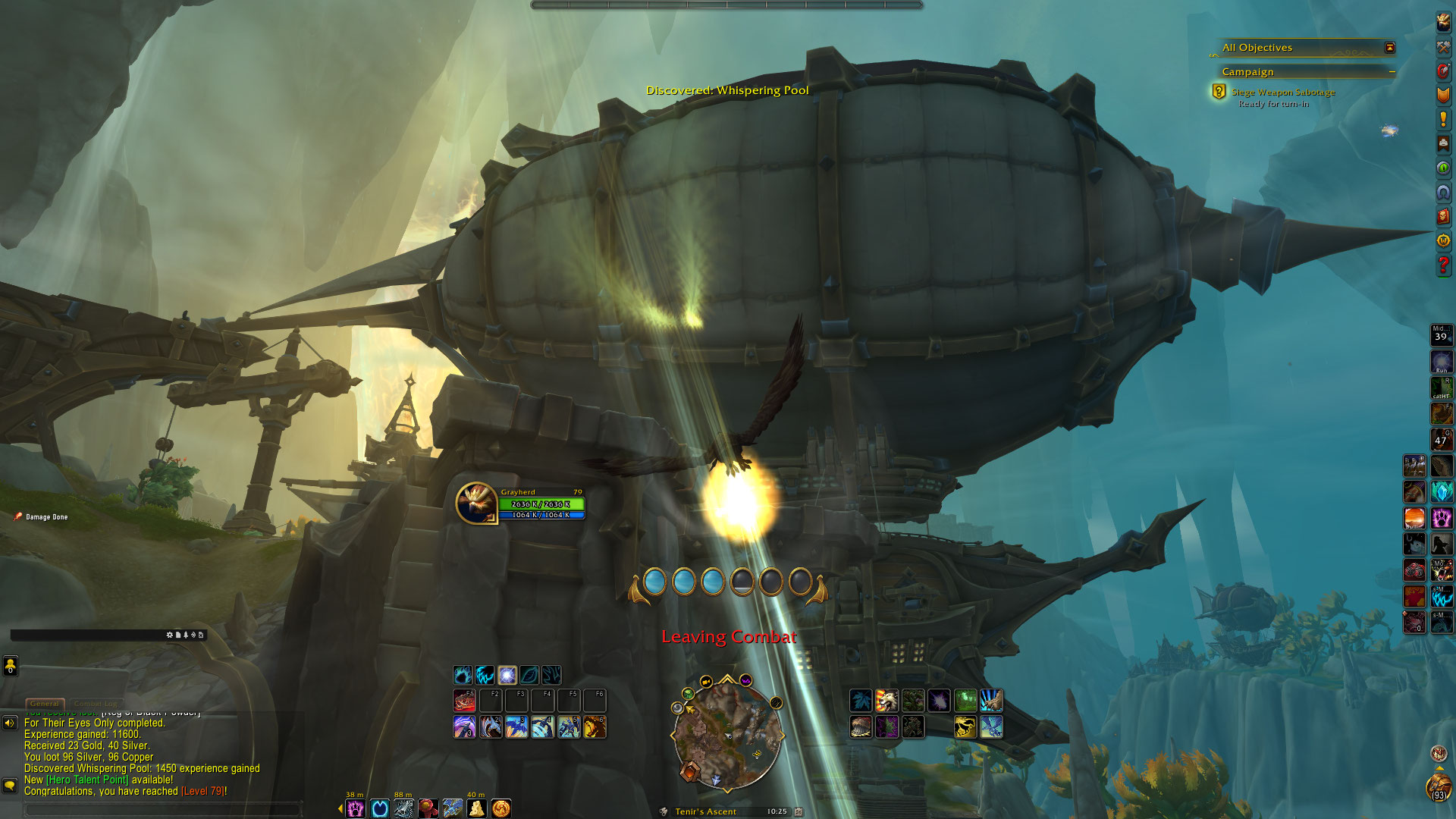Open the quest log exclamation mark button

coord(1443,119)
